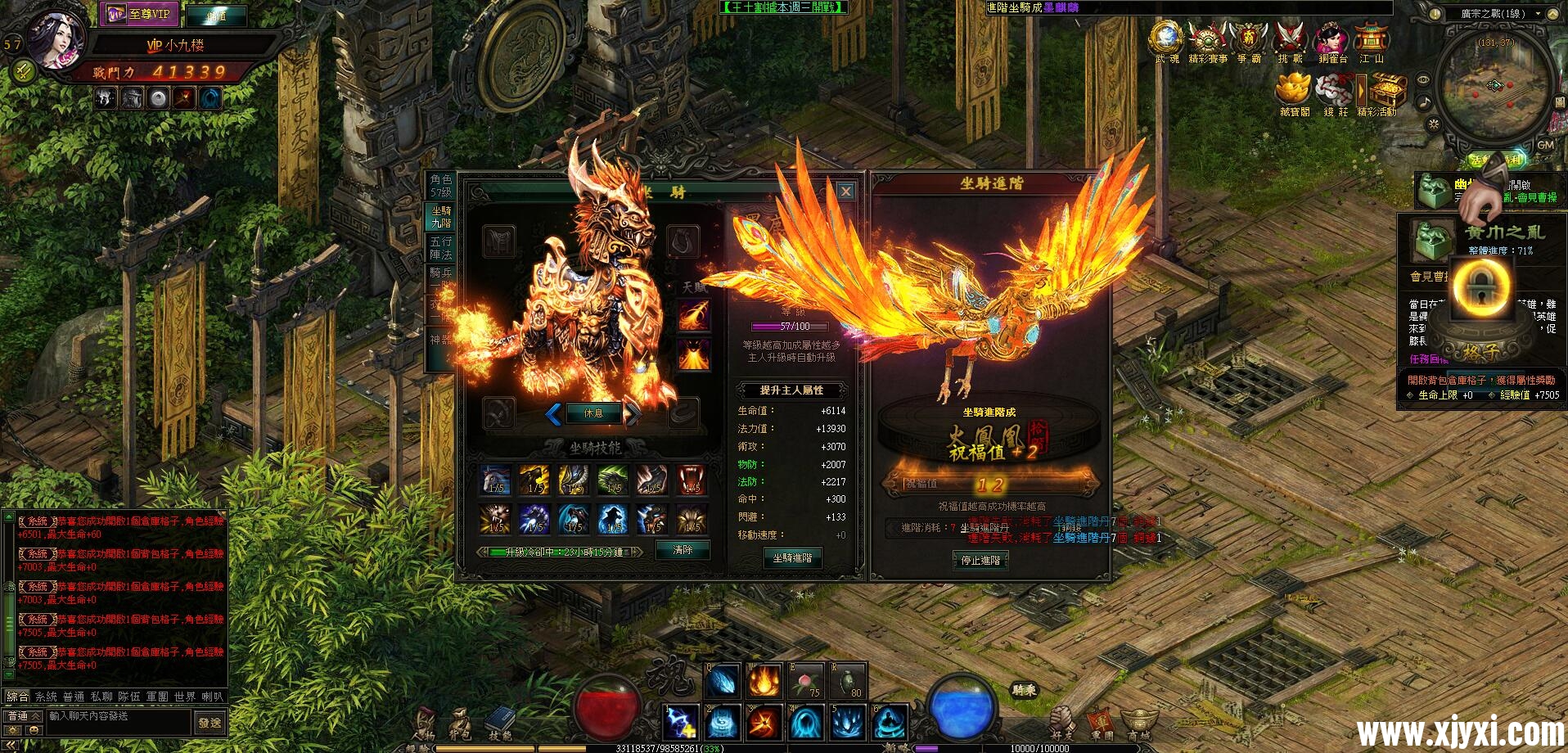Open the 挑戰 crossed-swords challenge icon

tap(1290, 38)
